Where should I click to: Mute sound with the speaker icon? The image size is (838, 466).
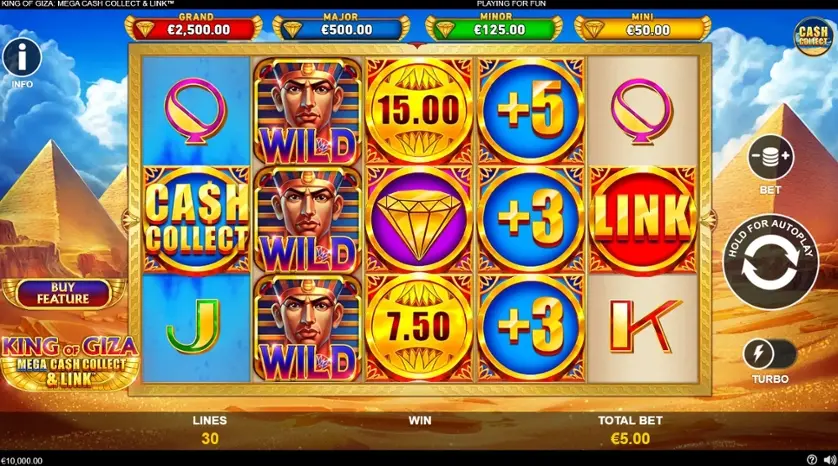(828, 460)
